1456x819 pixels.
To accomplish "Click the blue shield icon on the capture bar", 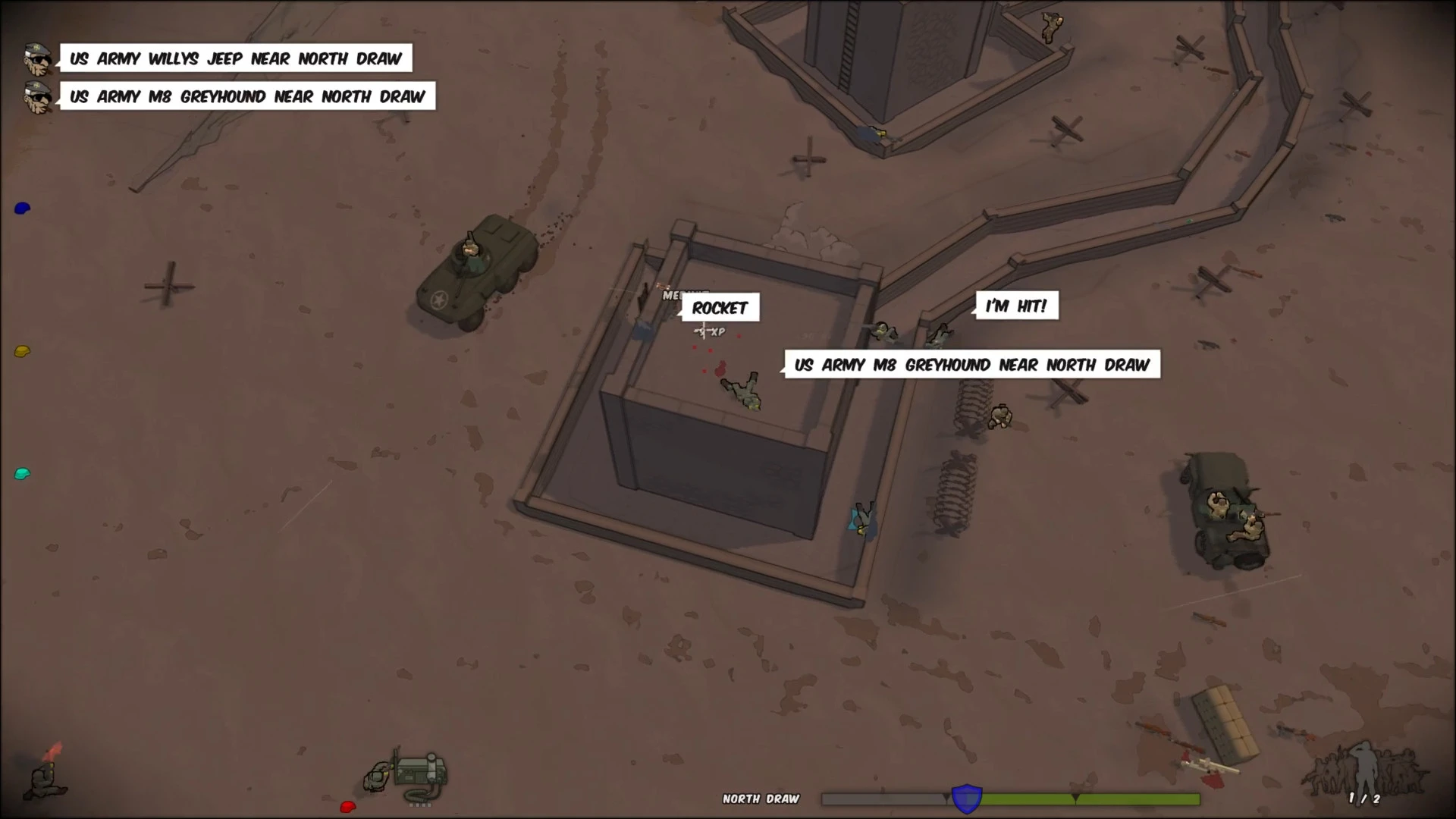I will [965, 798].
